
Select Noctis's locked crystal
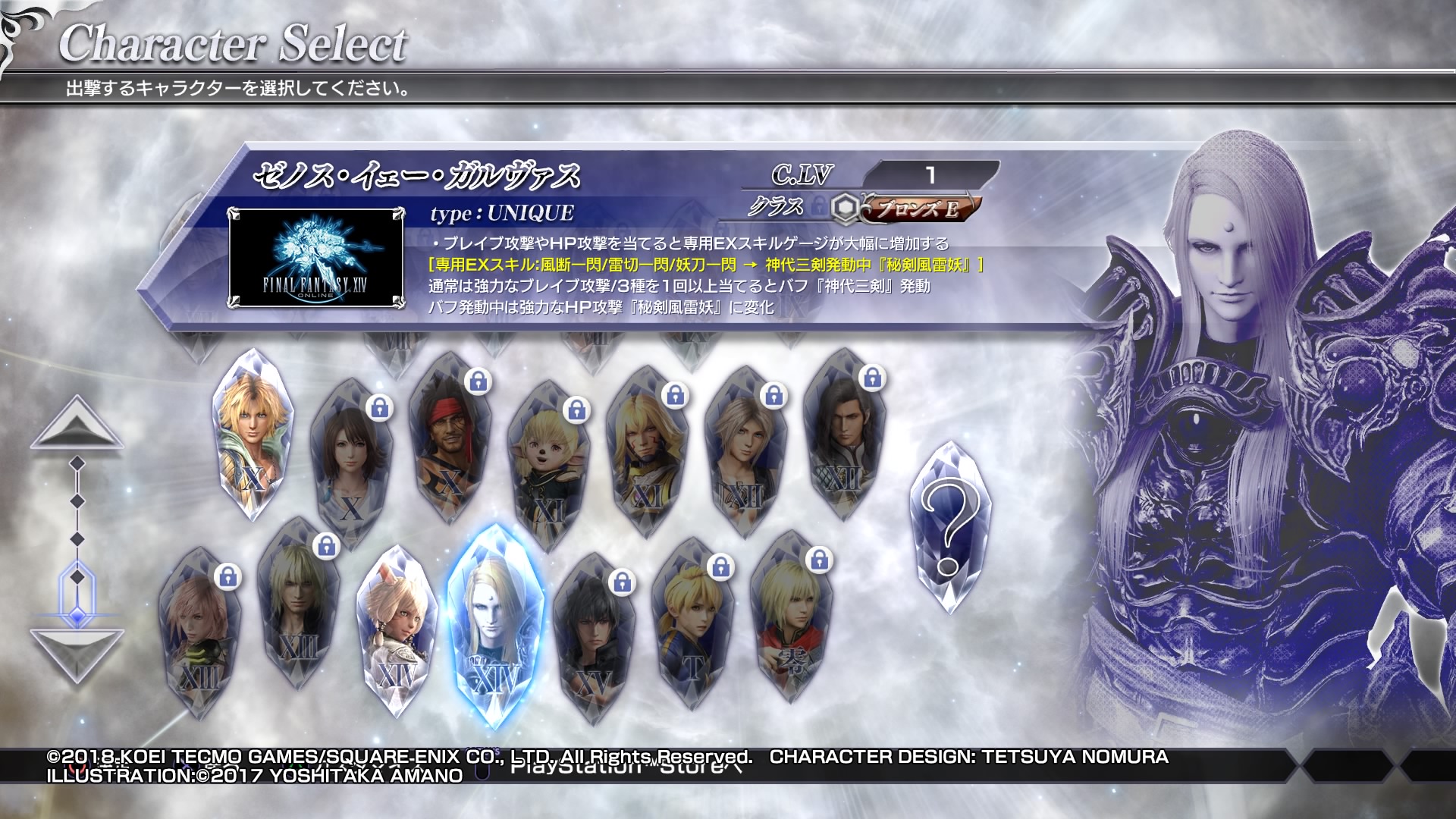(593, 637)
